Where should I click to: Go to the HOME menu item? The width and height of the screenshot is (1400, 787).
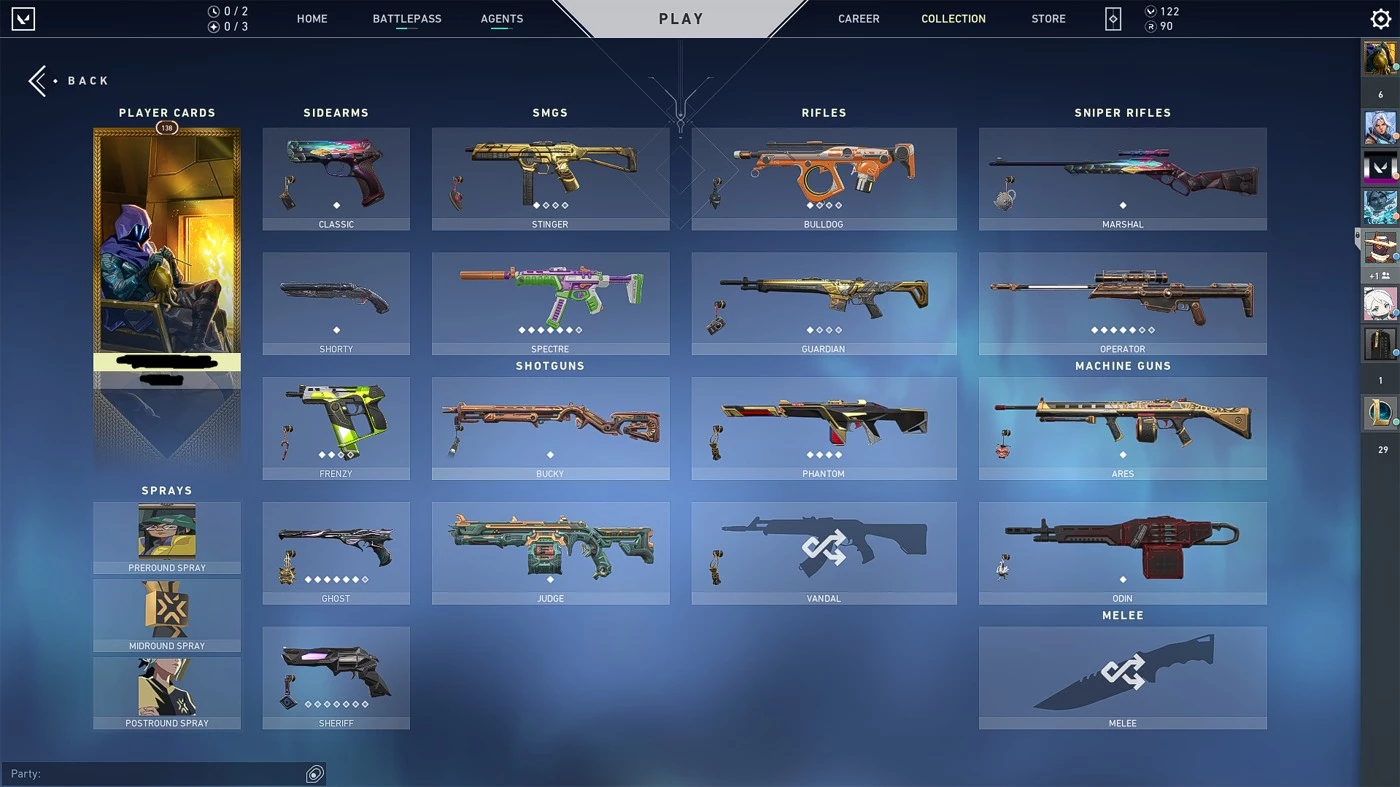311,18
